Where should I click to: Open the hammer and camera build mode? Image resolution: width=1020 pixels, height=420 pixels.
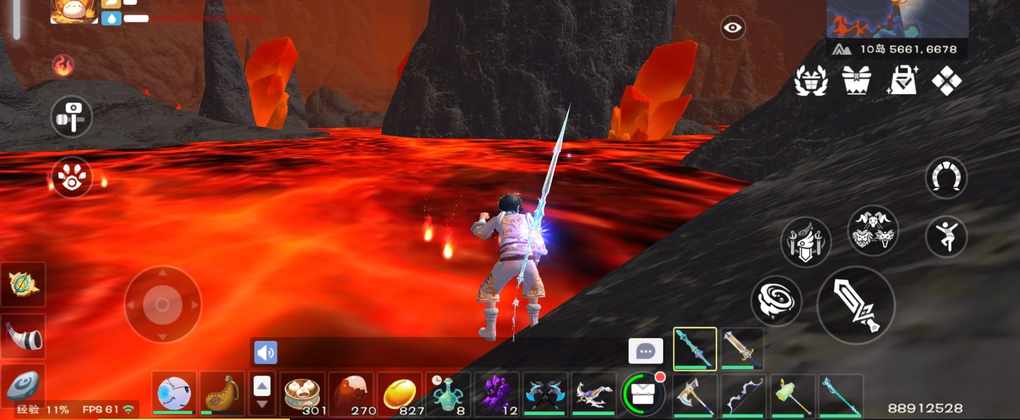point(71,116)
